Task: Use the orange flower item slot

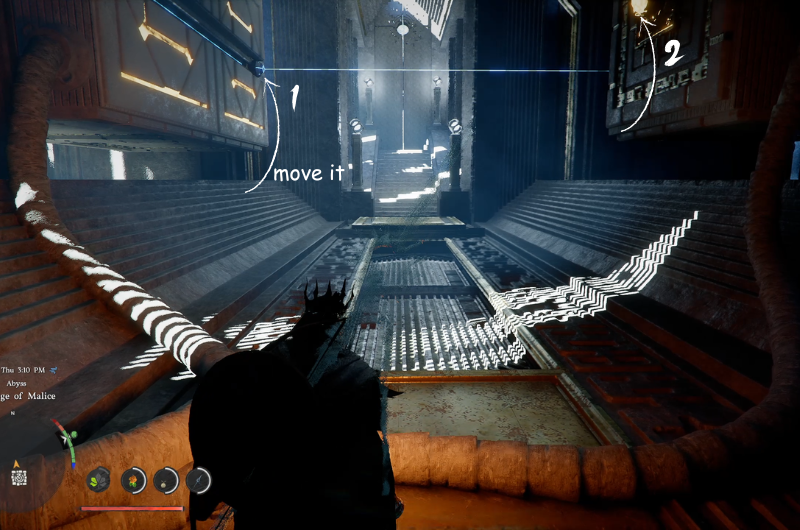Action: (x=132, y=481)
